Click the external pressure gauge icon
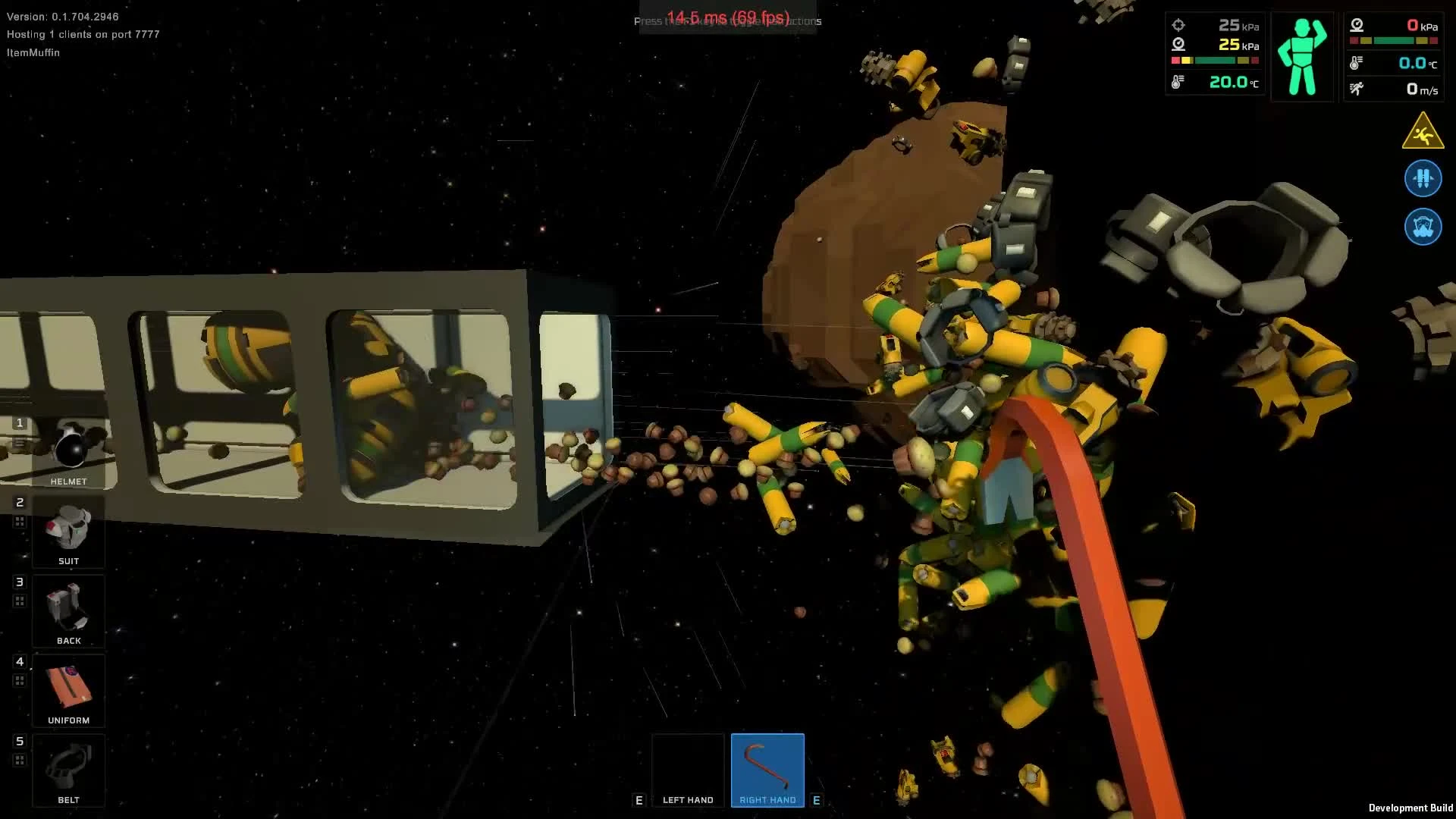This screenshot has height=819, width=1456. (x=1356, y=25)
